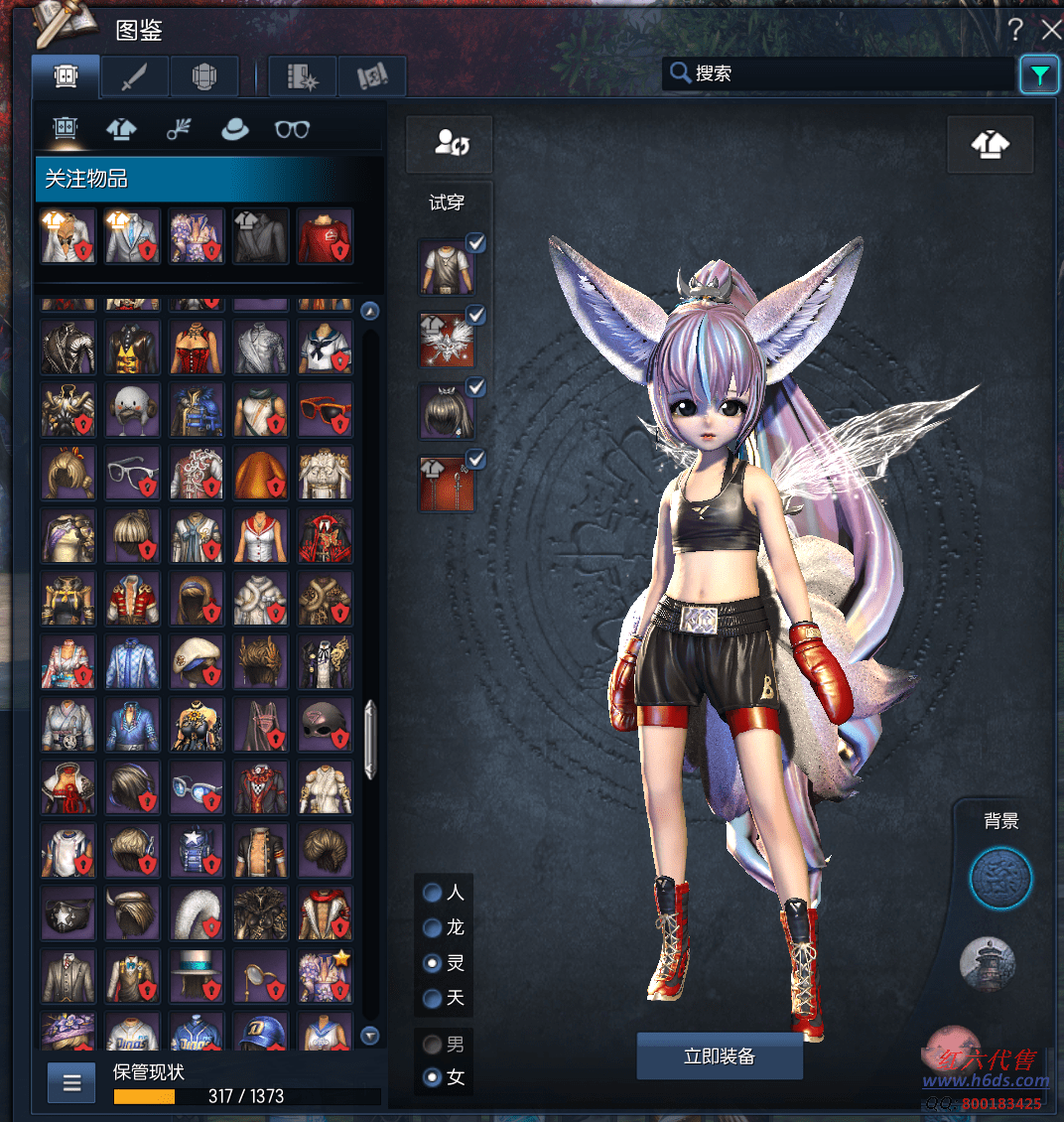Open the question mark help button
The image size is (1064, 1122).
1015,29
